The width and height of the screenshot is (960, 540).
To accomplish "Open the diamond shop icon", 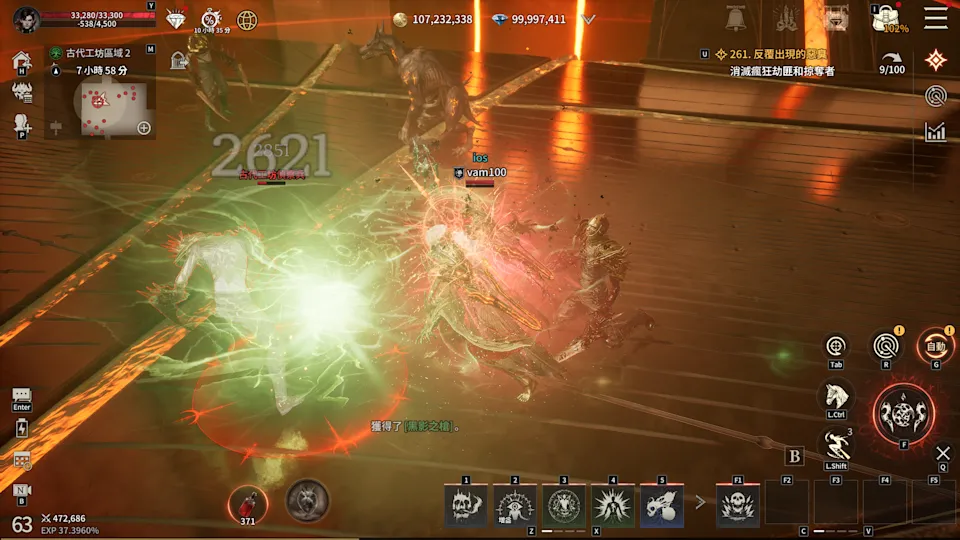I will [x=176, y=19].
